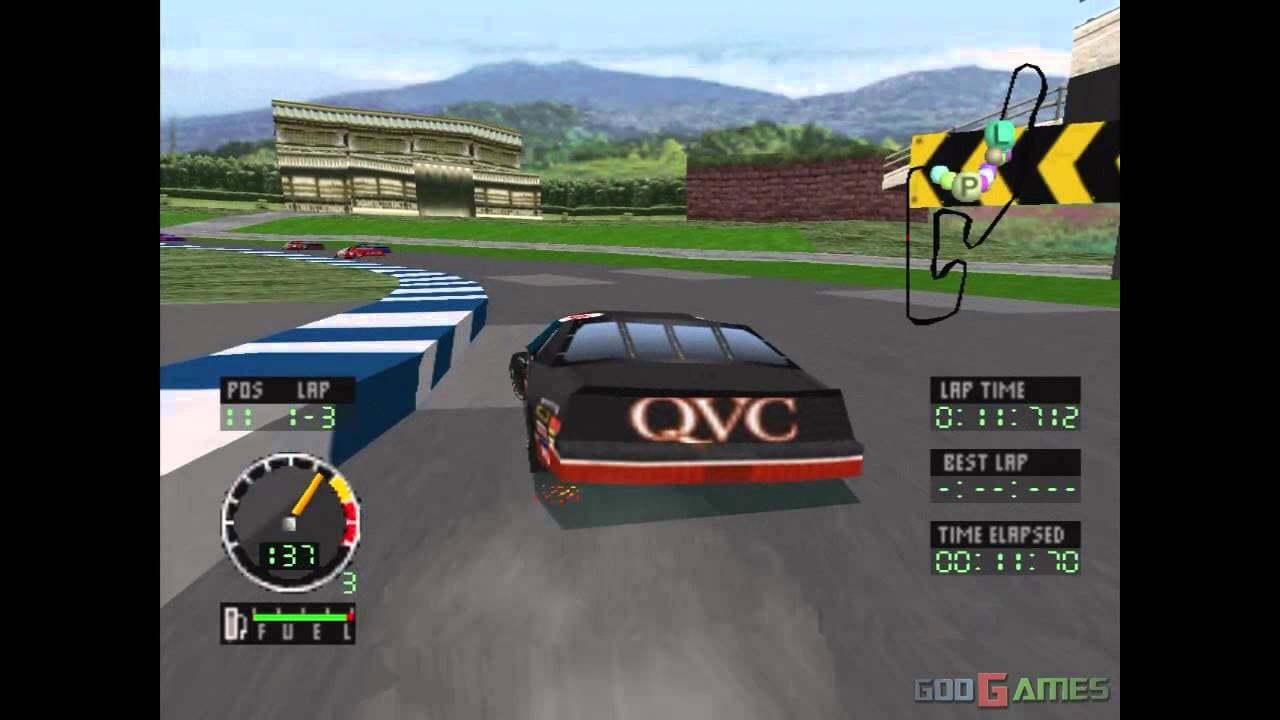Screen dimensions: 1280x720
Task: Toggle the LAP TIME display panel
Action: pos(1005,402)
